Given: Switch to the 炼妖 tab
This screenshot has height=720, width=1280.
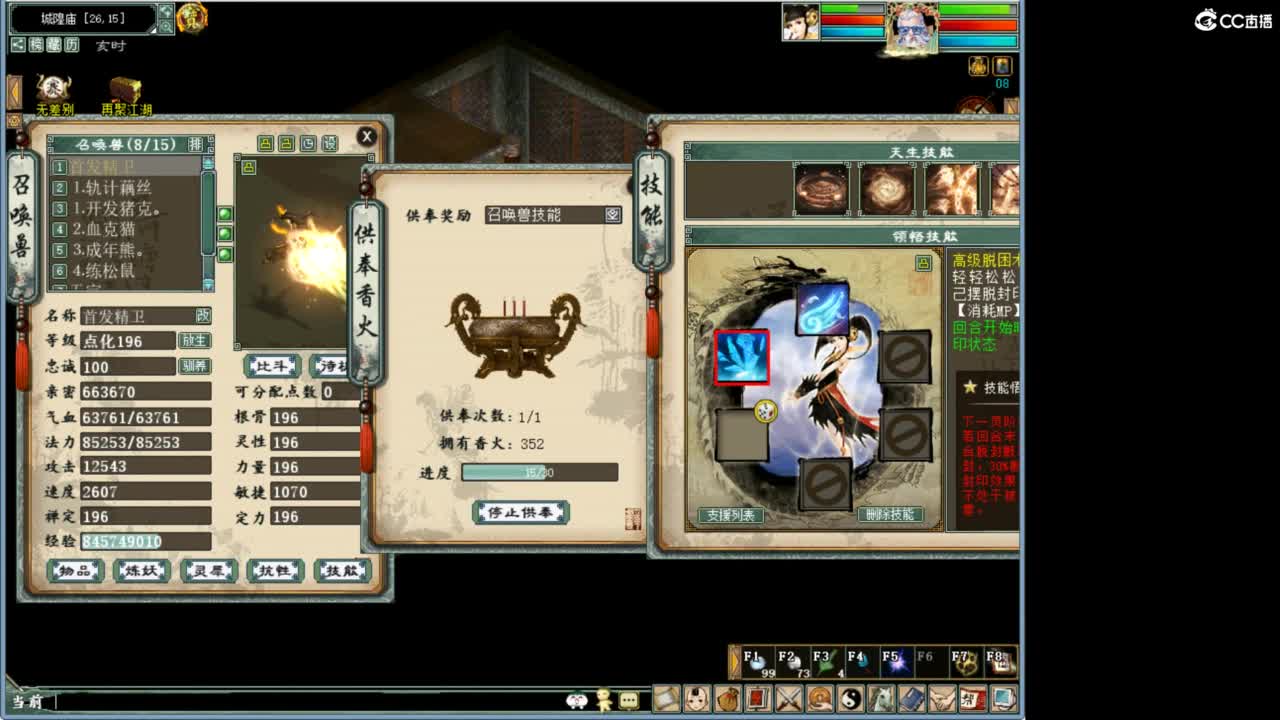Looking at the screenshot, I should point(141,570).
